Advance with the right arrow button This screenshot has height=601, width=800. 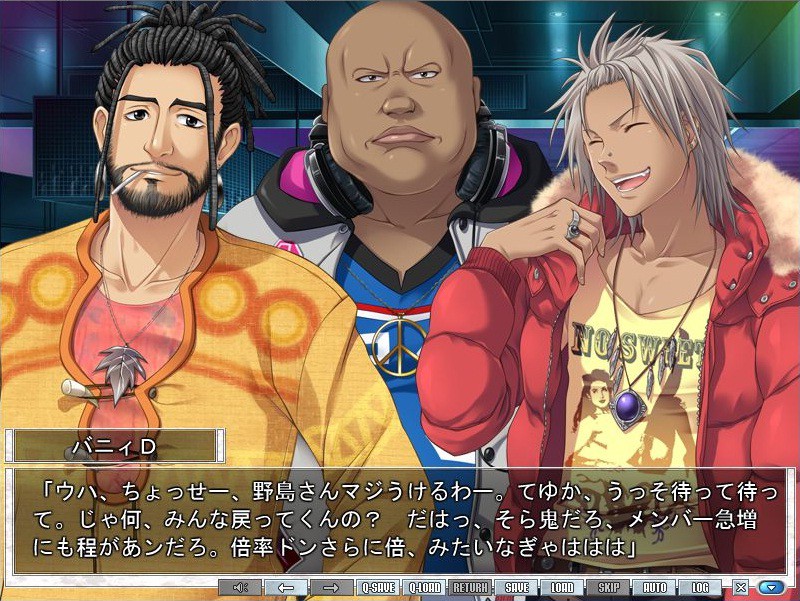[331, 588]
